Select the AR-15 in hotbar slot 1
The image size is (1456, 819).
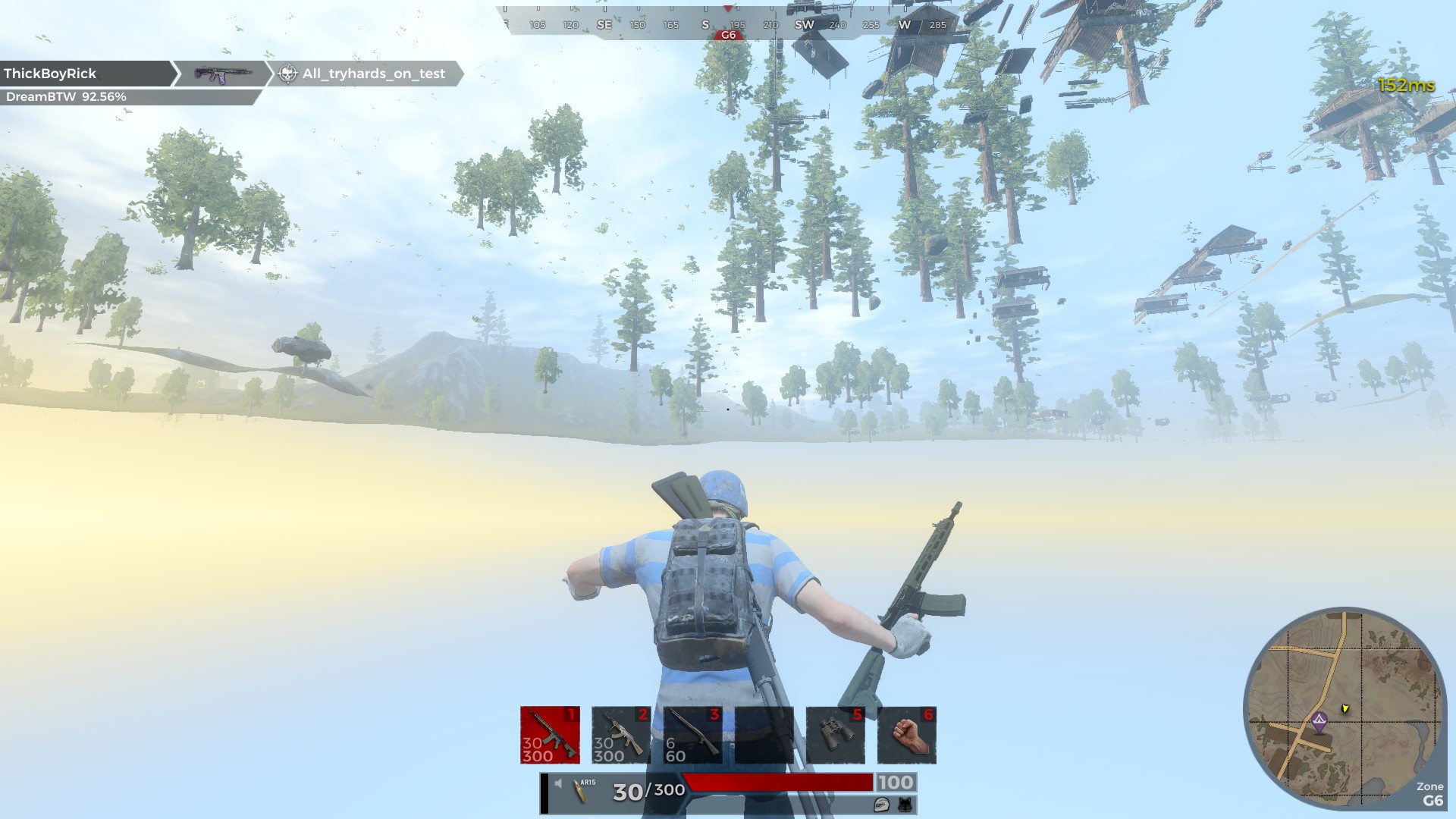[549, 733]
